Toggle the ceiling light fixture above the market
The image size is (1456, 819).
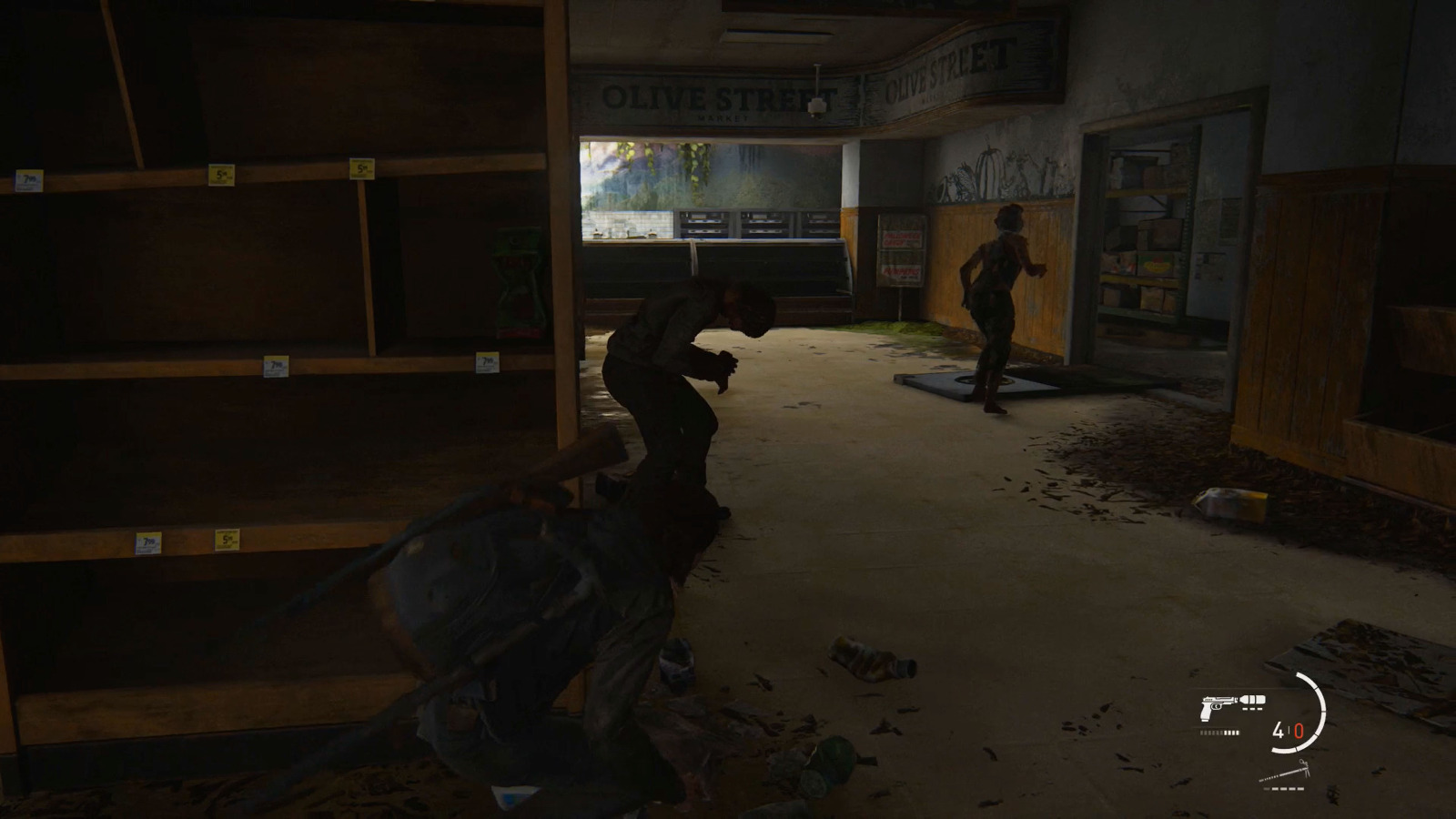[816, 102]
